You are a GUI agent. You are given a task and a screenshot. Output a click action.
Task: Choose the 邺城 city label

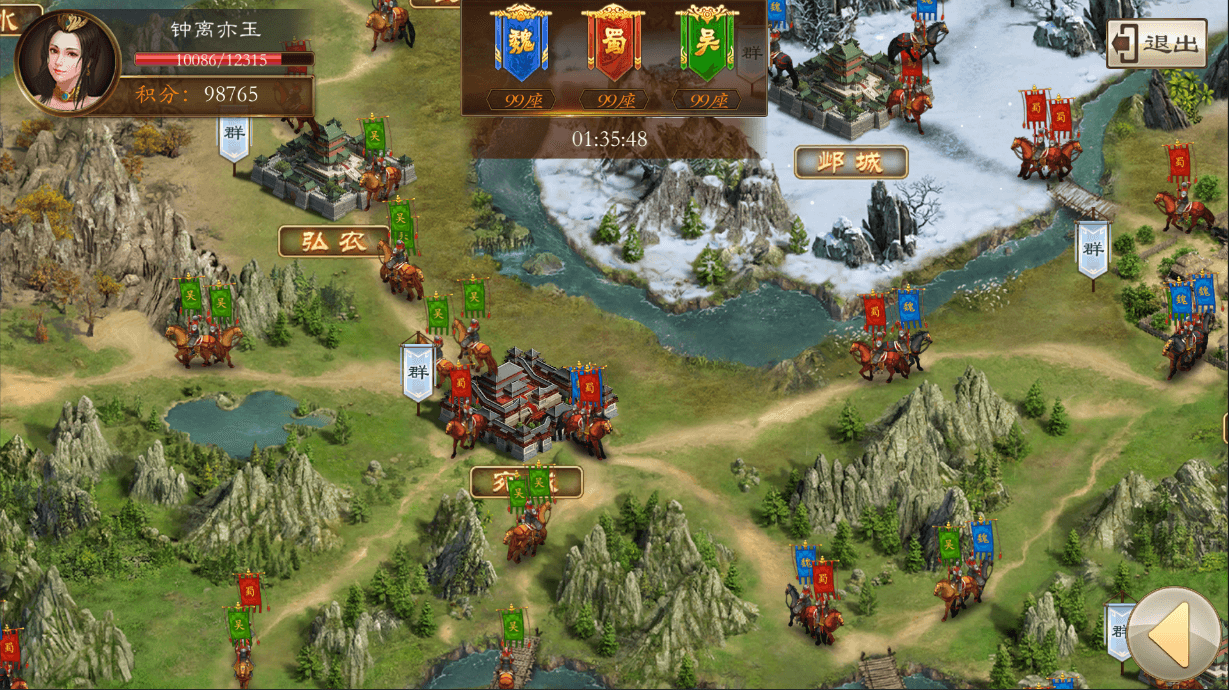point(851,162)
